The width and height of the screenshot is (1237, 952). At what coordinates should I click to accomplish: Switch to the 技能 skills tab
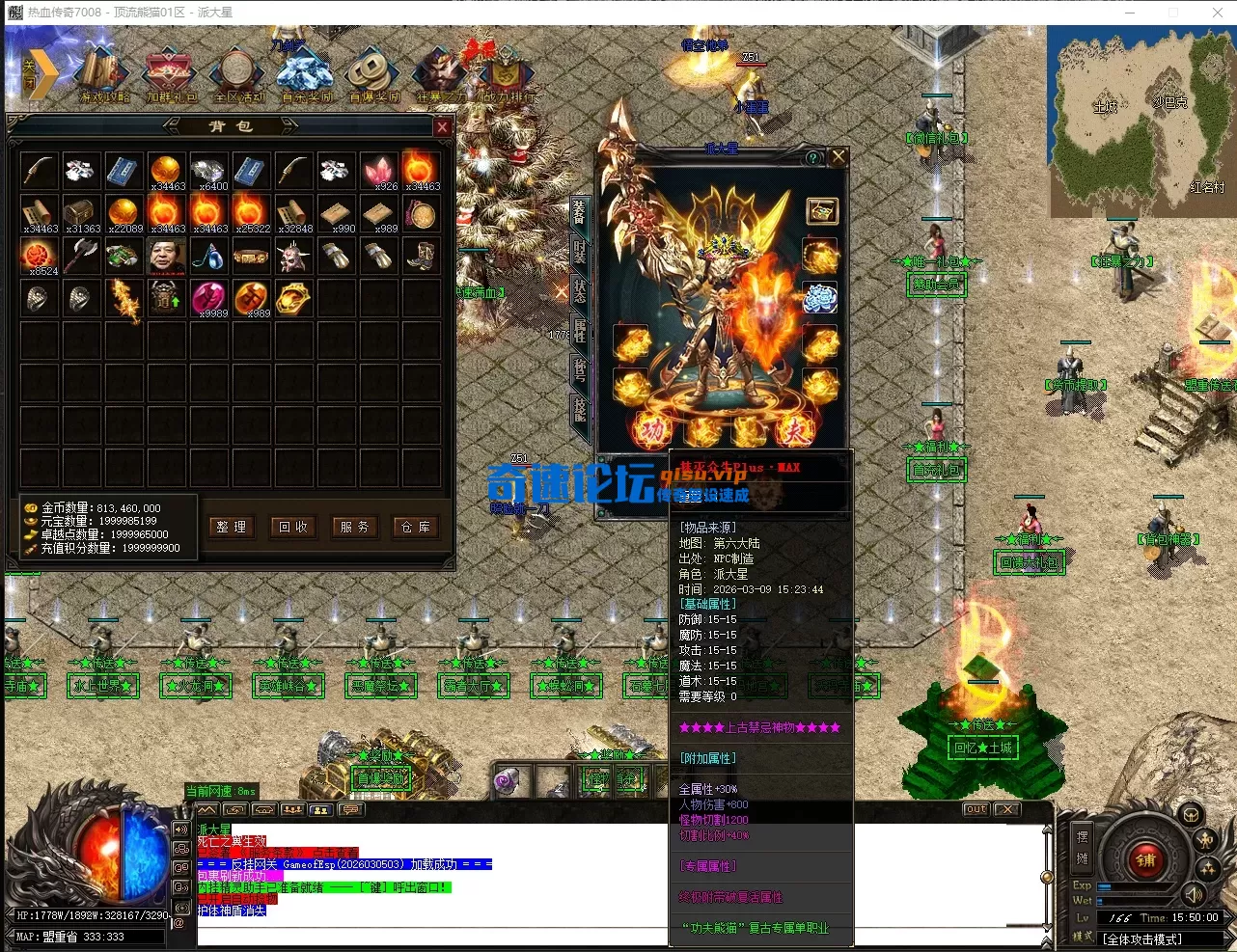coord(580,409)
